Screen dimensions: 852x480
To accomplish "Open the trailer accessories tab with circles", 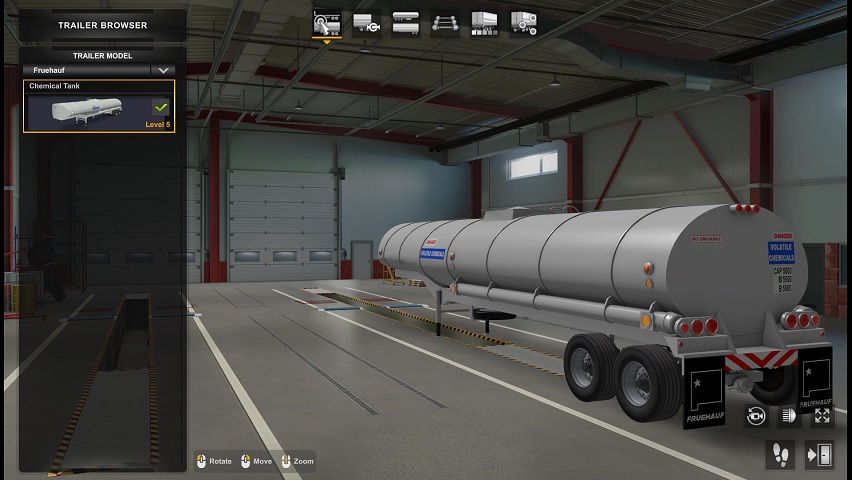I will point(524,22).
